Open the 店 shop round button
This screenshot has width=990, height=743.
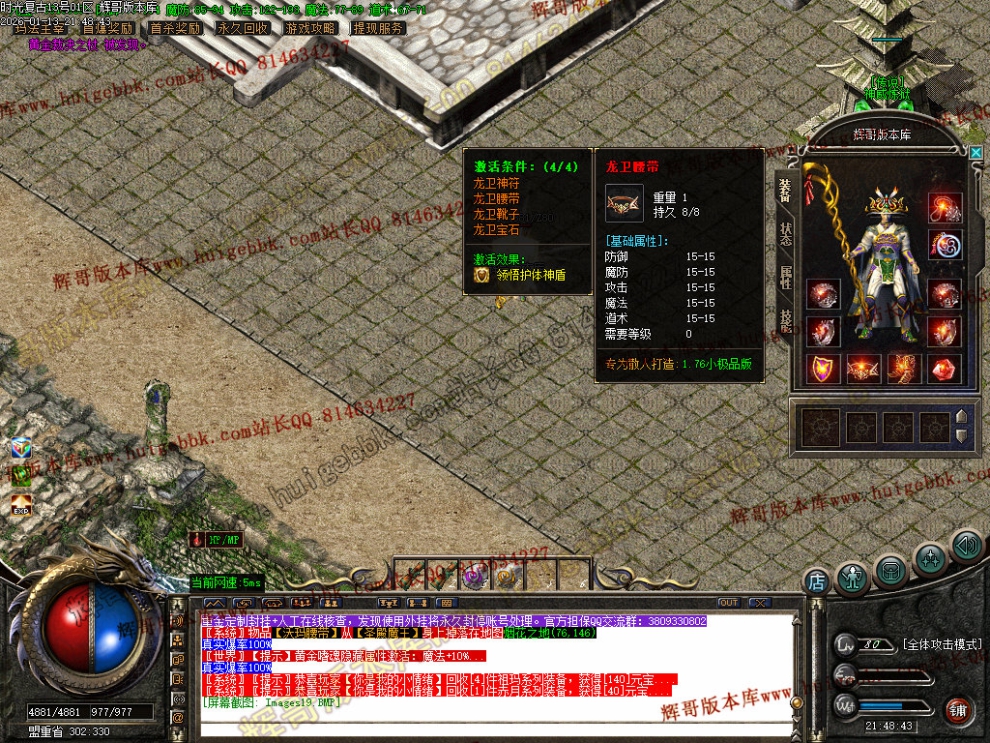[817, 580]
